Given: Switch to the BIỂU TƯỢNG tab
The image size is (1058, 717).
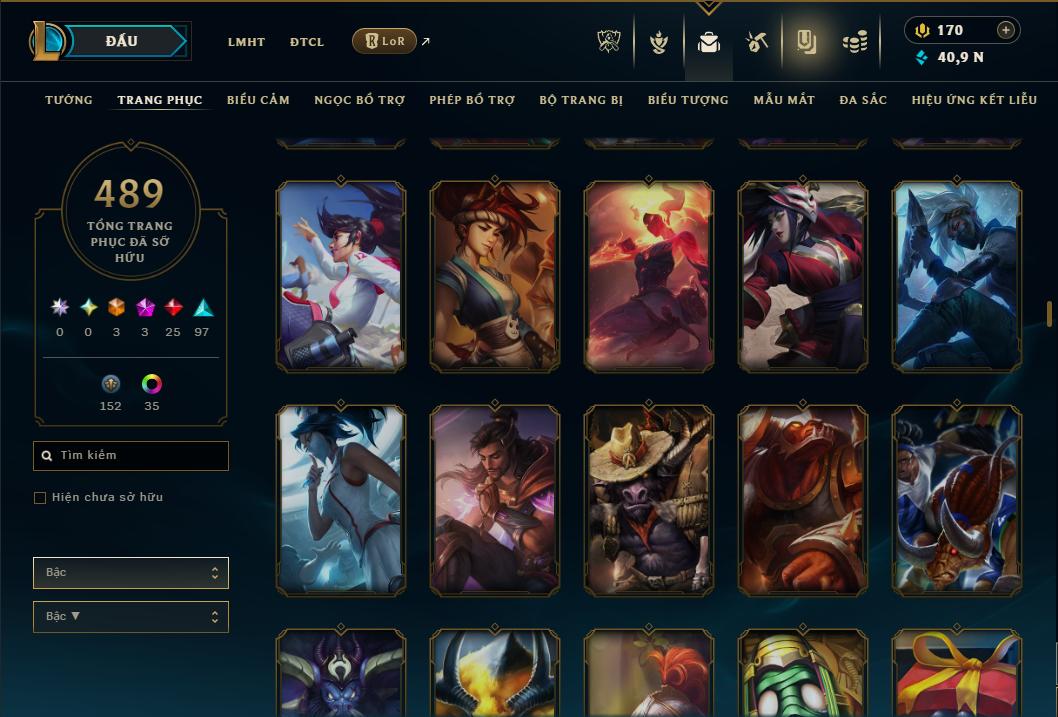Looking at the screenshot, I should click(688, 100).
